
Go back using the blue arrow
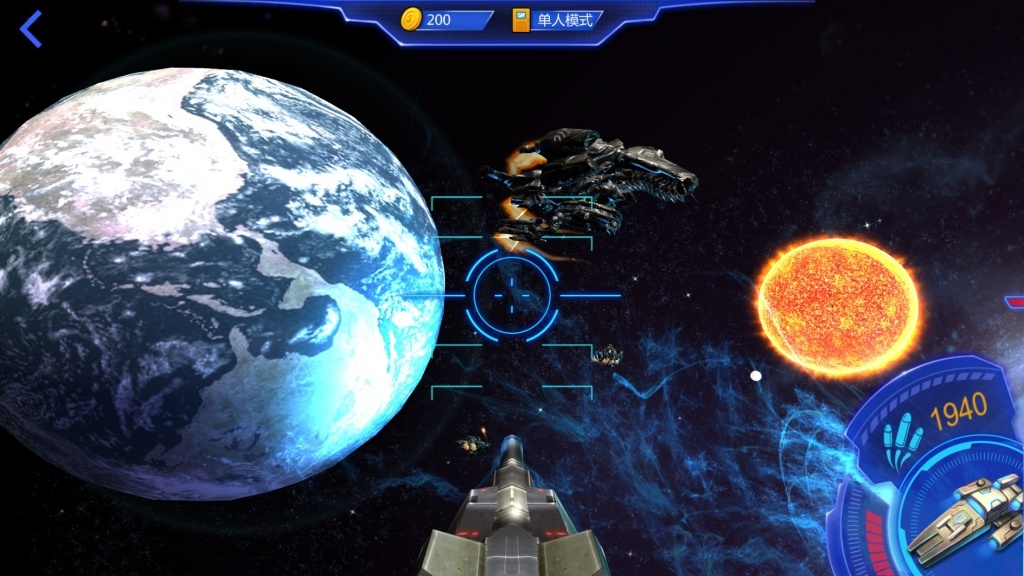(x=31, y=29)
